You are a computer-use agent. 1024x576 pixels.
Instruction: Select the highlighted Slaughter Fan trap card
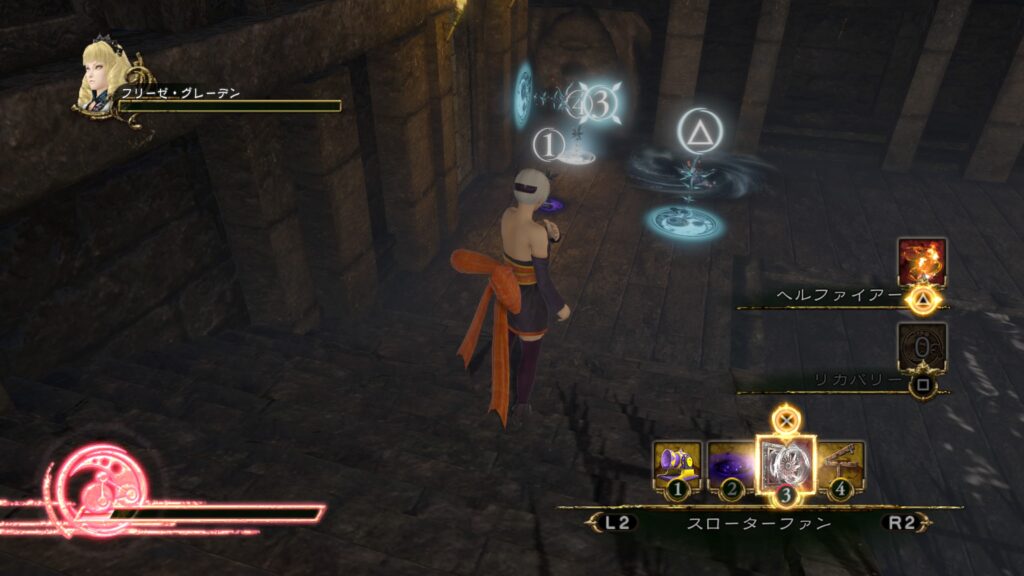click(x=786, y=464)
